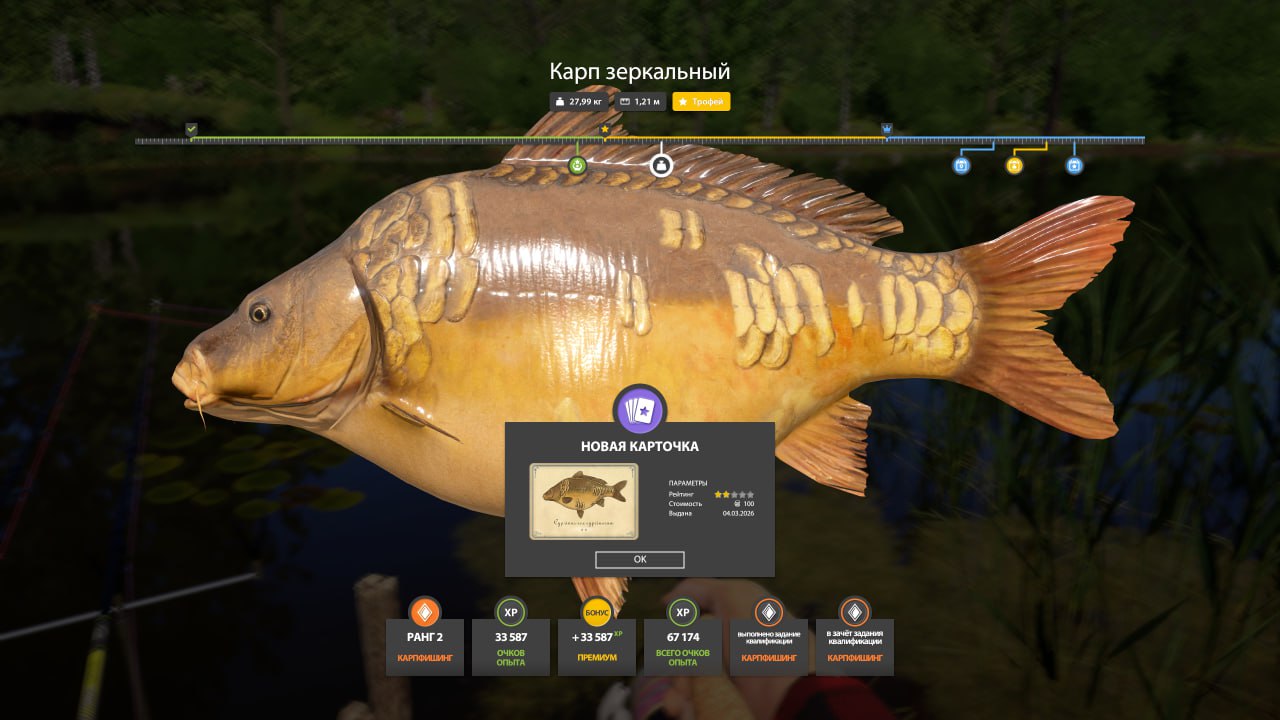Click the mirror carp card thumbnail
This screenshot has width=1280, height=720.
click(583, 501)
